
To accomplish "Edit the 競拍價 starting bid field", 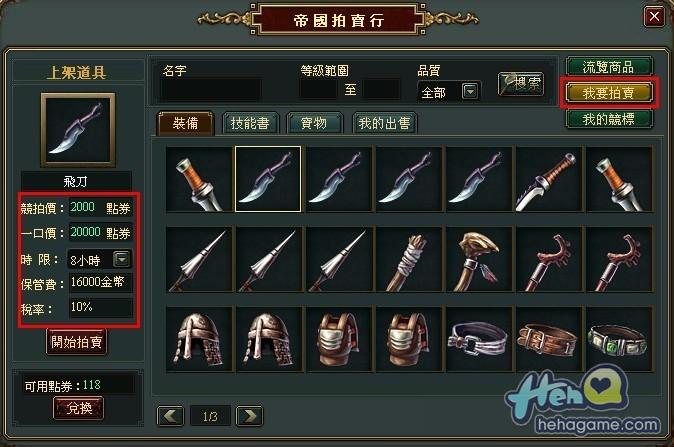I will (96, 207).
